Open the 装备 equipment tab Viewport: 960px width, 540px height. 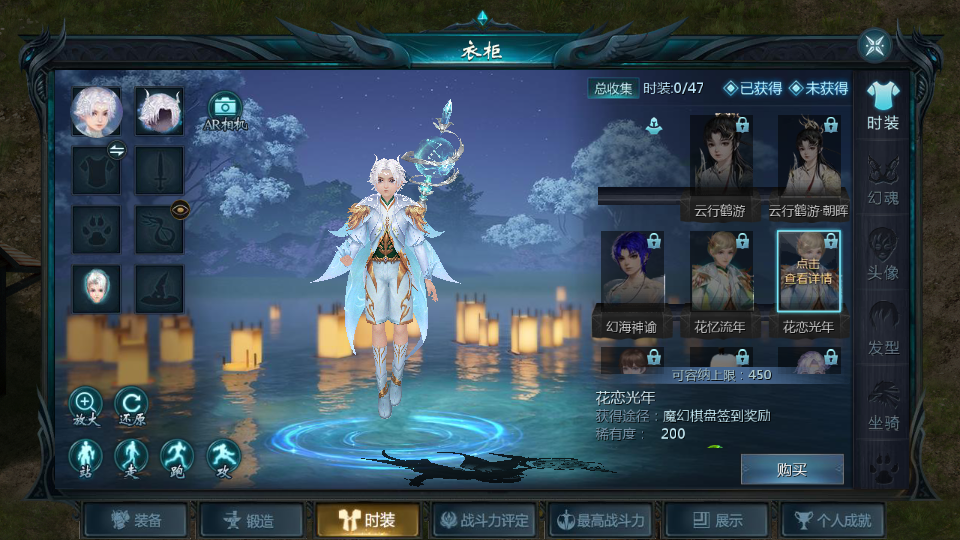136,520
